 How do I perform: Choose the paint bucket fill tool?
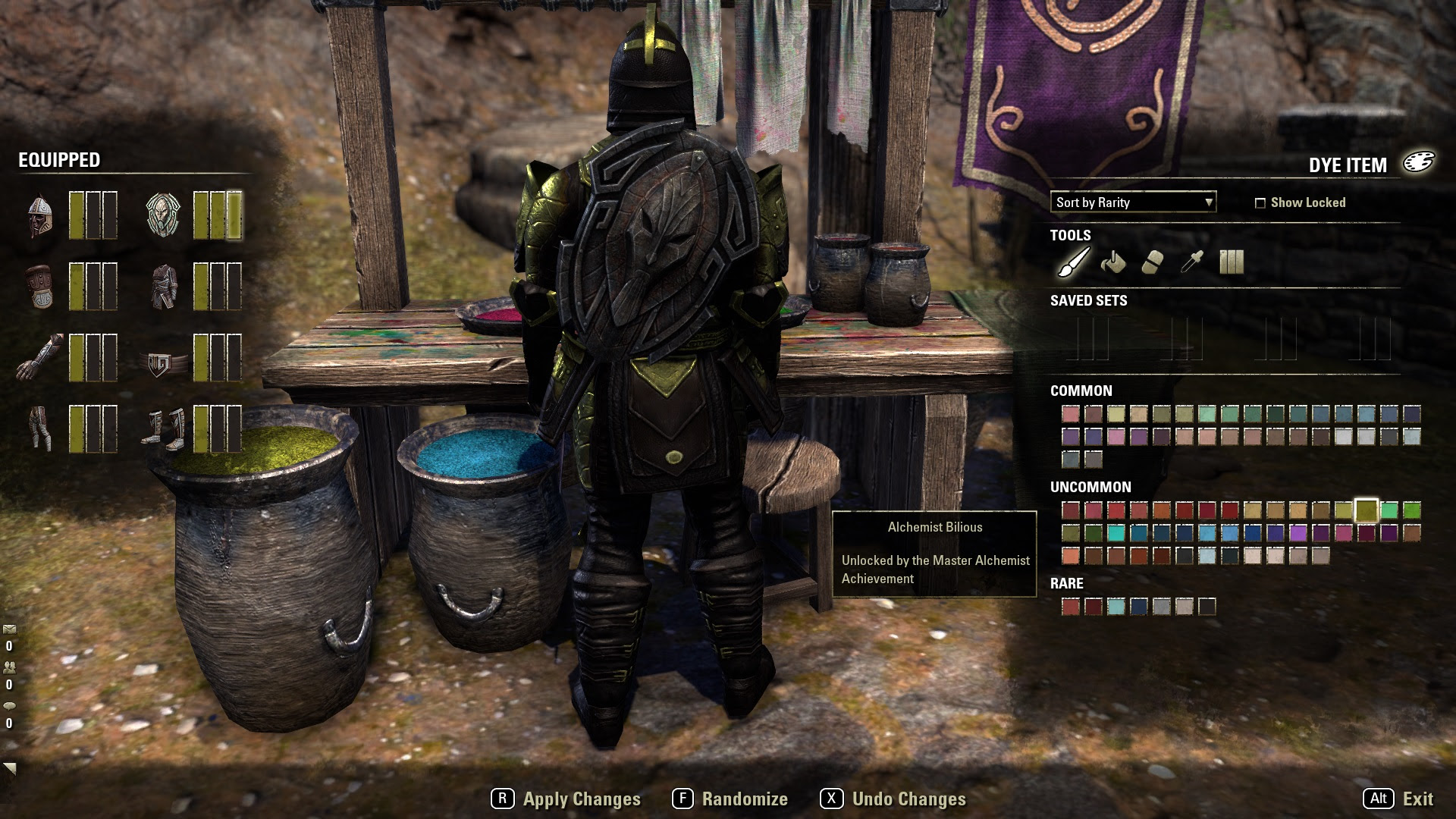[1112, 262]
